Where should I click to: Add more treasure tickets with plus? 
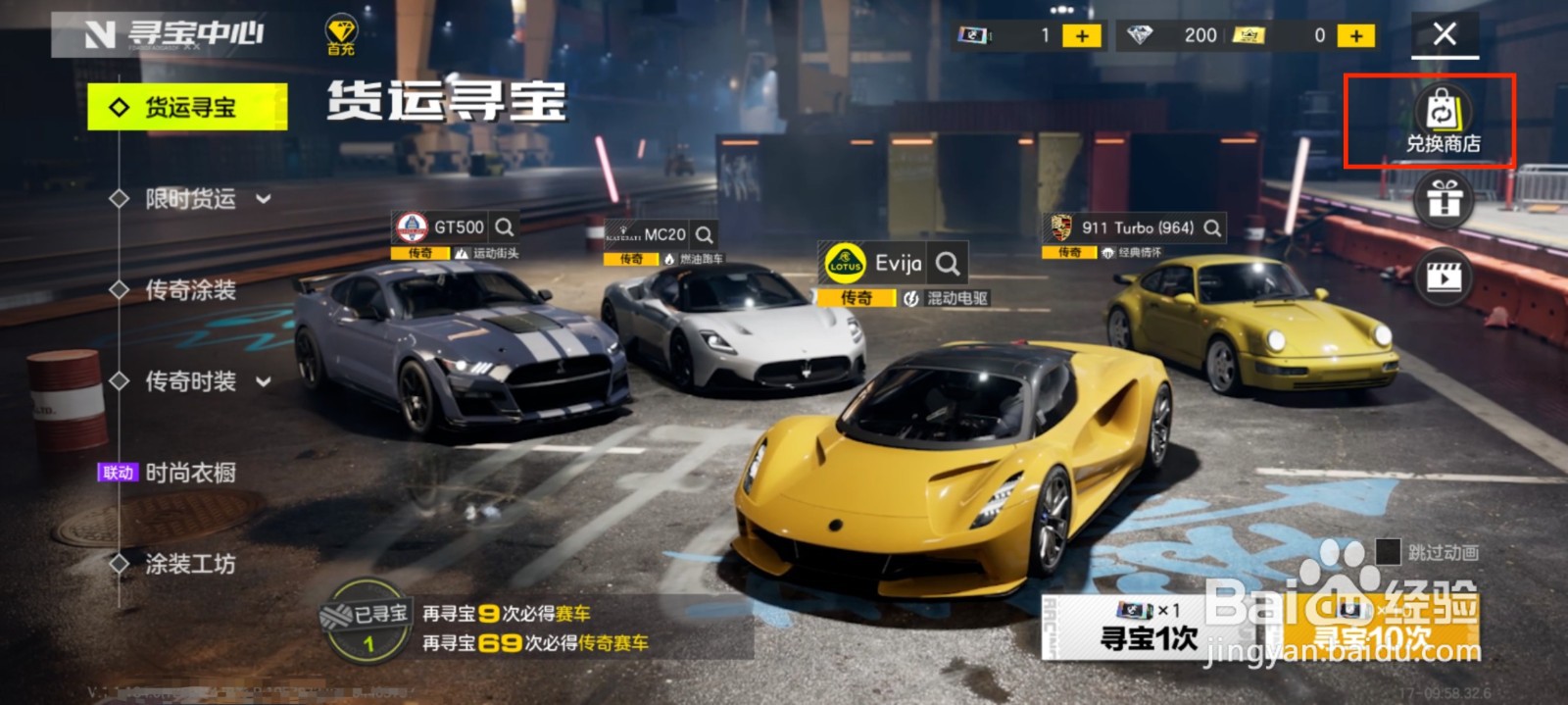pyautogui.click(x=1082, y=36)
